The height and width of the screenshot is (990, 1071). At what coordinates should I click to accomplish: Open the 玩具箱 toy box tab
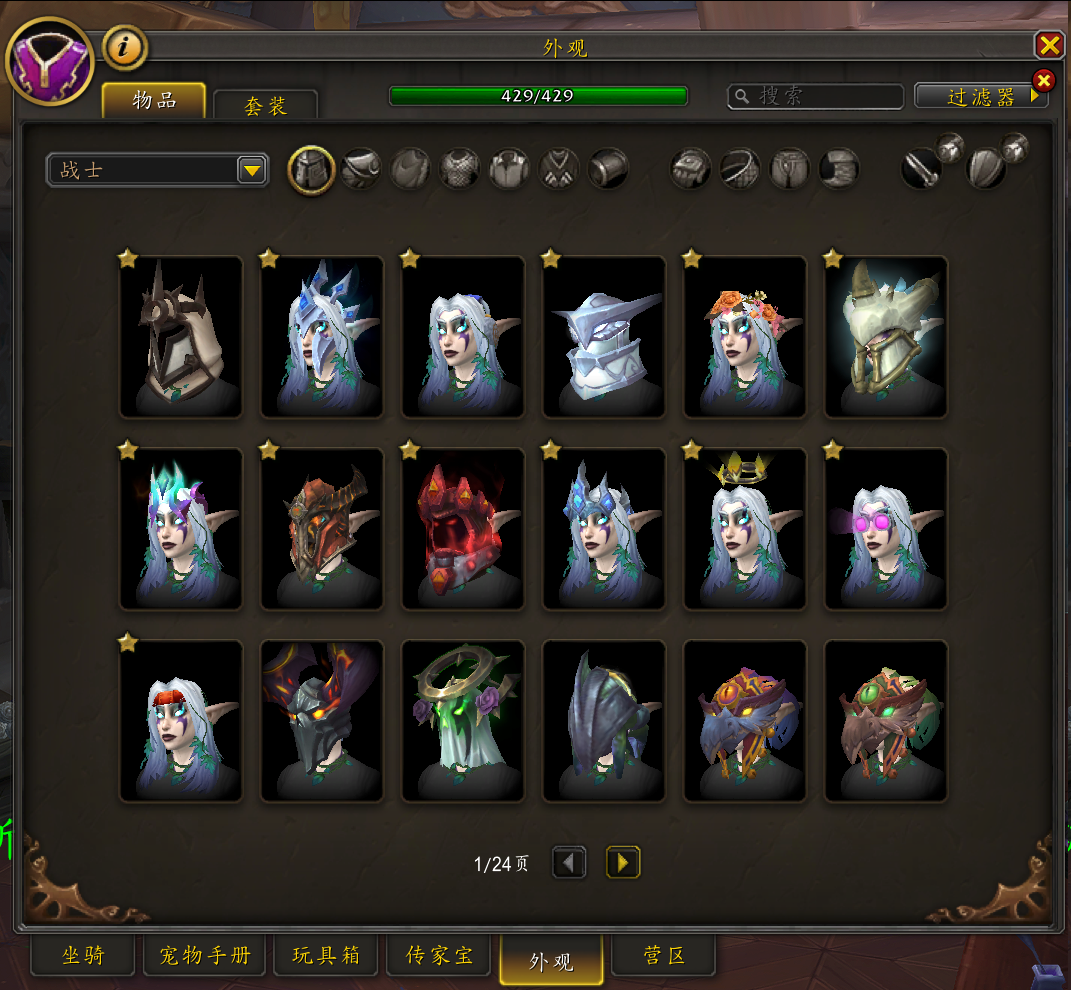click(x=326, y=956)
